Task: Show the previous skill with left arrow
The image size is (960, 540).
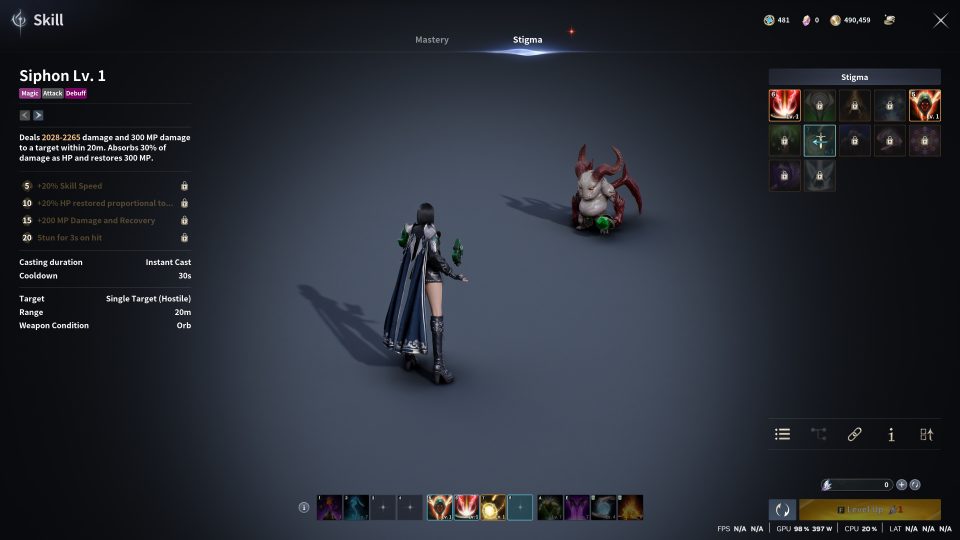Action: [x=25, y=115]
